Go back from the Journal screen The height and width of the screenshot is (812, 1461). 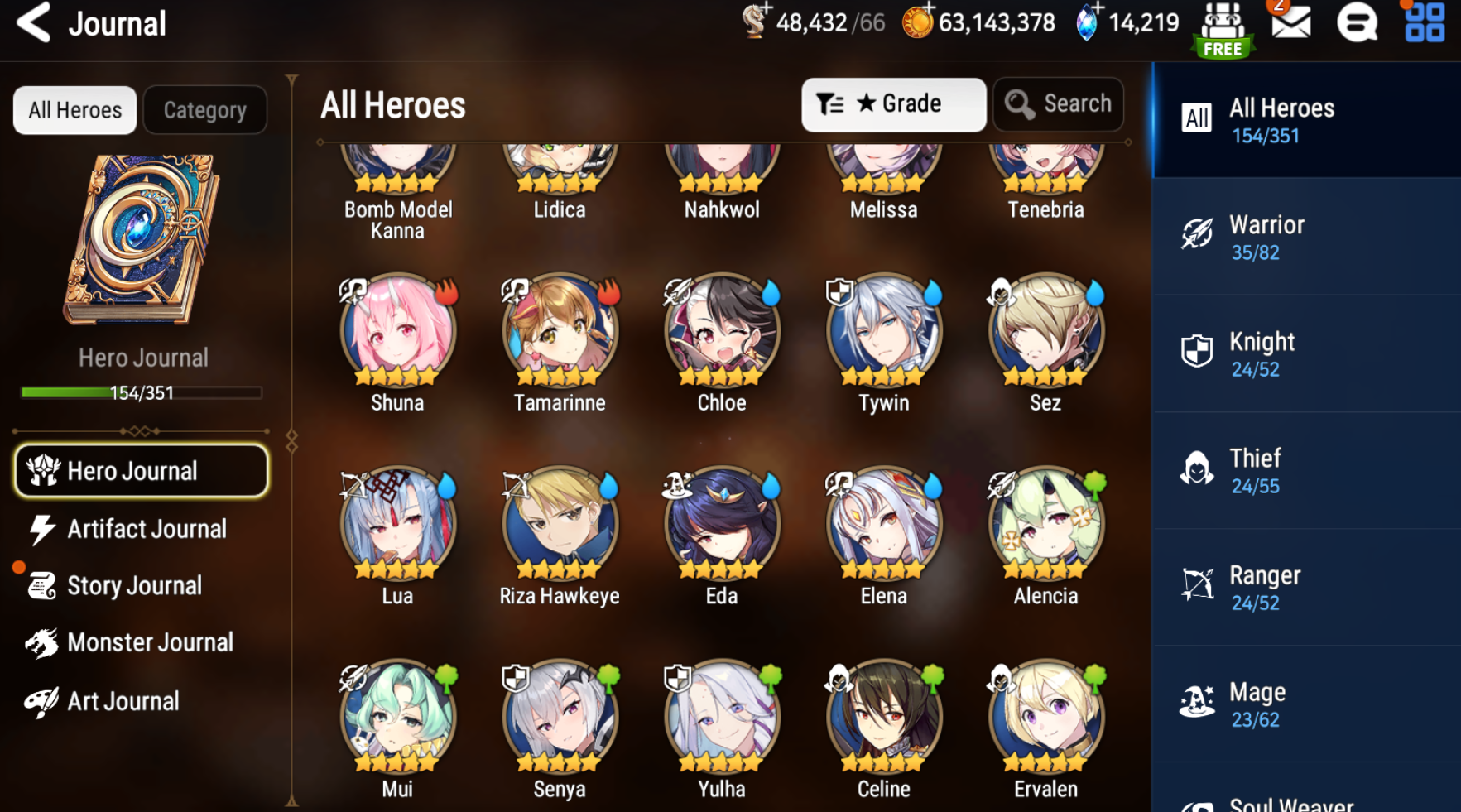[33, 22]
